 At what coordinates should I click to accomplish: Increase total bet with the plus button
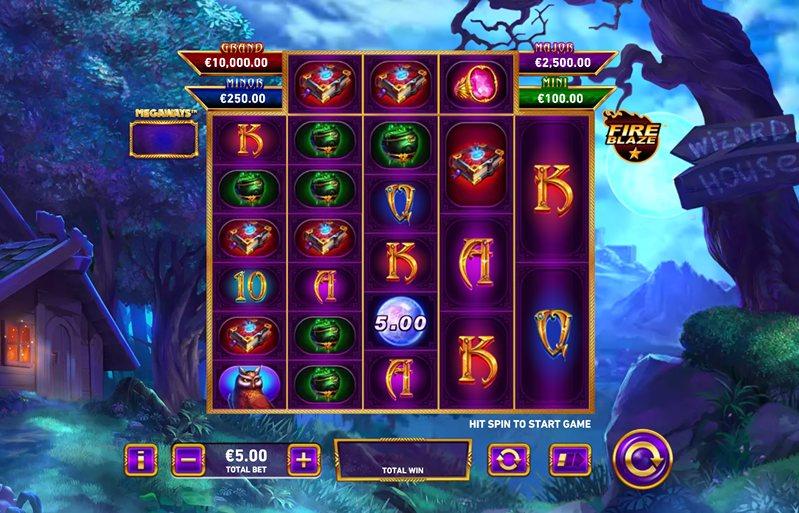(303, 460)
